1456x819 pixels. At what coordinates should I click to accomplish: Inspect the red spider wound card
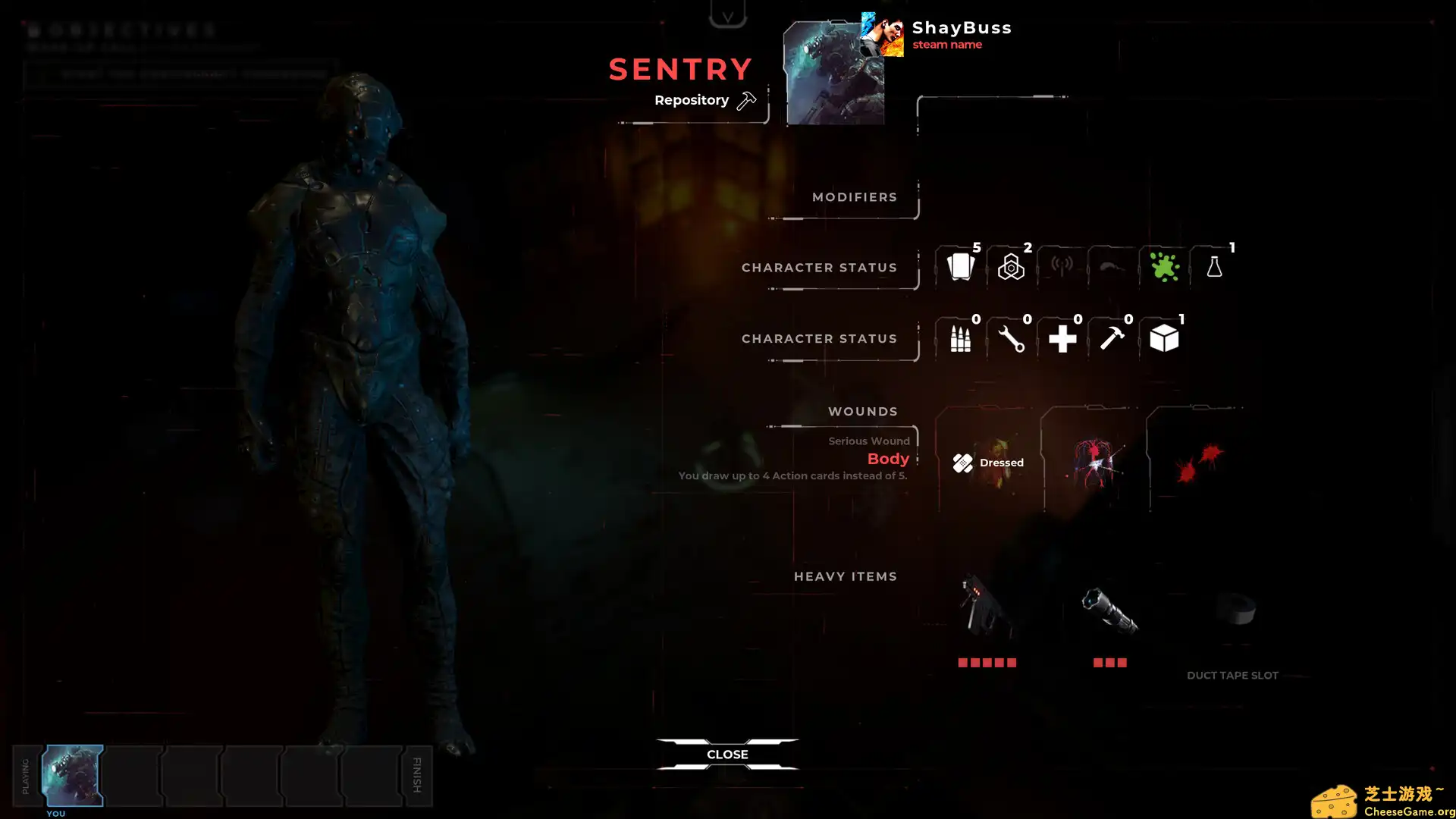point(1093,462)
